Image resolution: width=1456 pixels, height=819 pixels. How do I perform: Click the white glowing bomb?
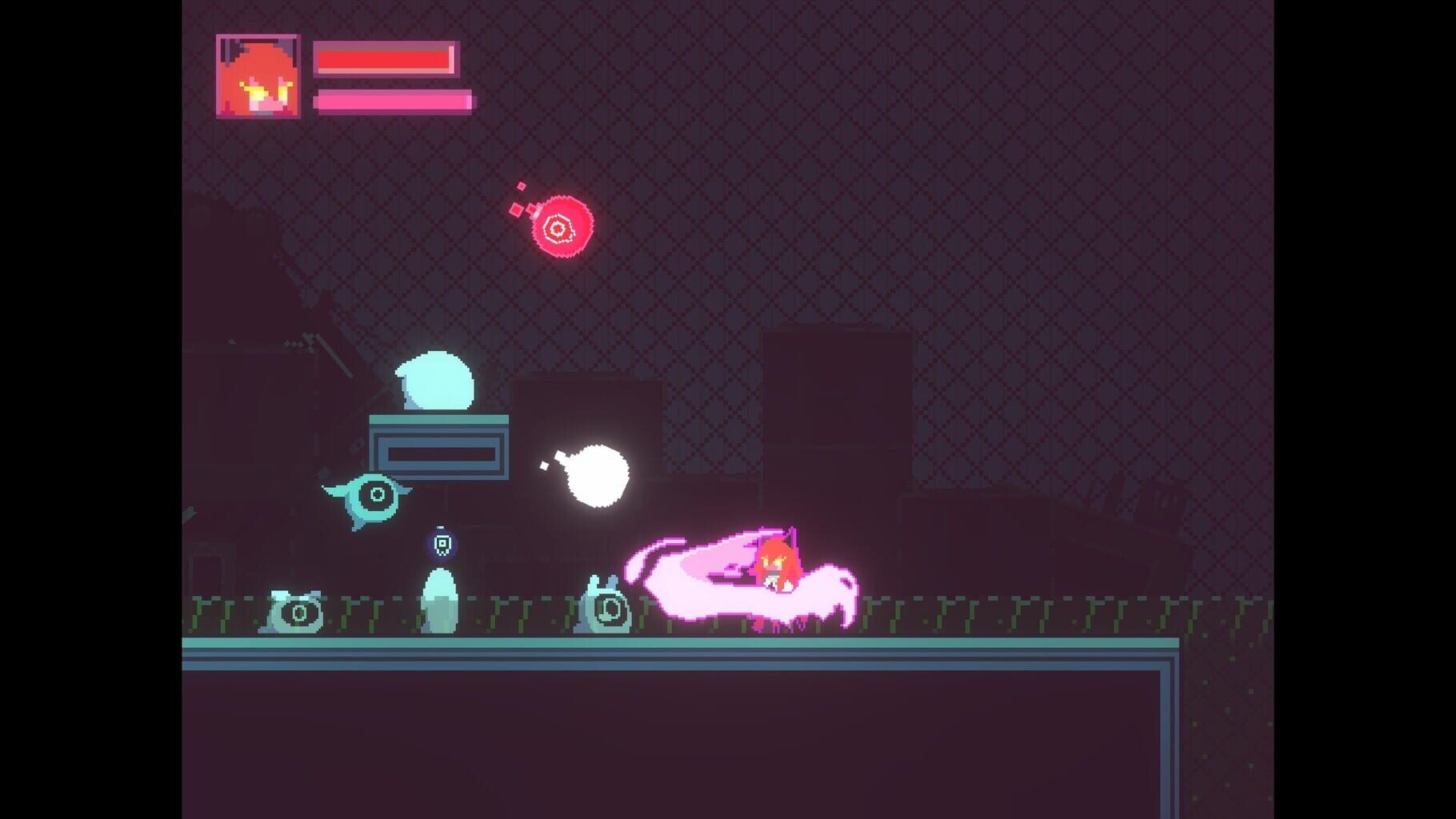click(598, 475)
